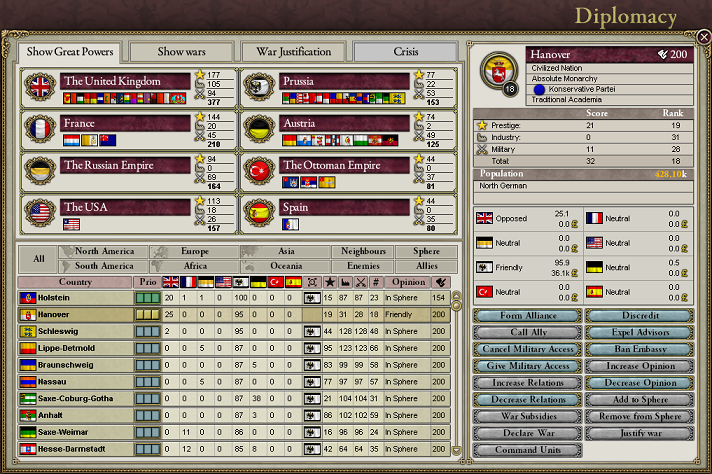Image resolution: width=712 pixels, height=474 pixels.
Task: Close the Diplomacy window
Action: tap(704, 37)
